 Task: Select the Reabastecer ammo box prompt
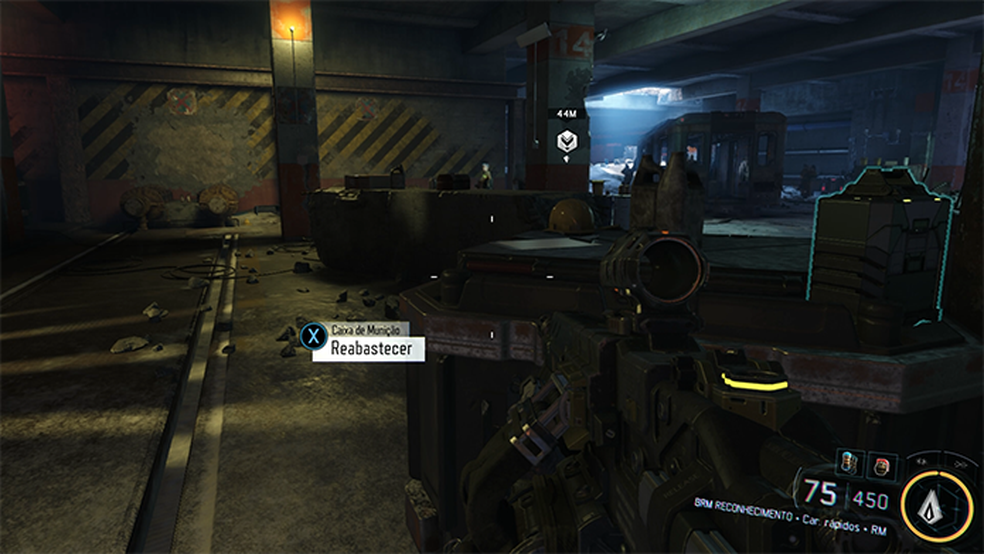368,348
